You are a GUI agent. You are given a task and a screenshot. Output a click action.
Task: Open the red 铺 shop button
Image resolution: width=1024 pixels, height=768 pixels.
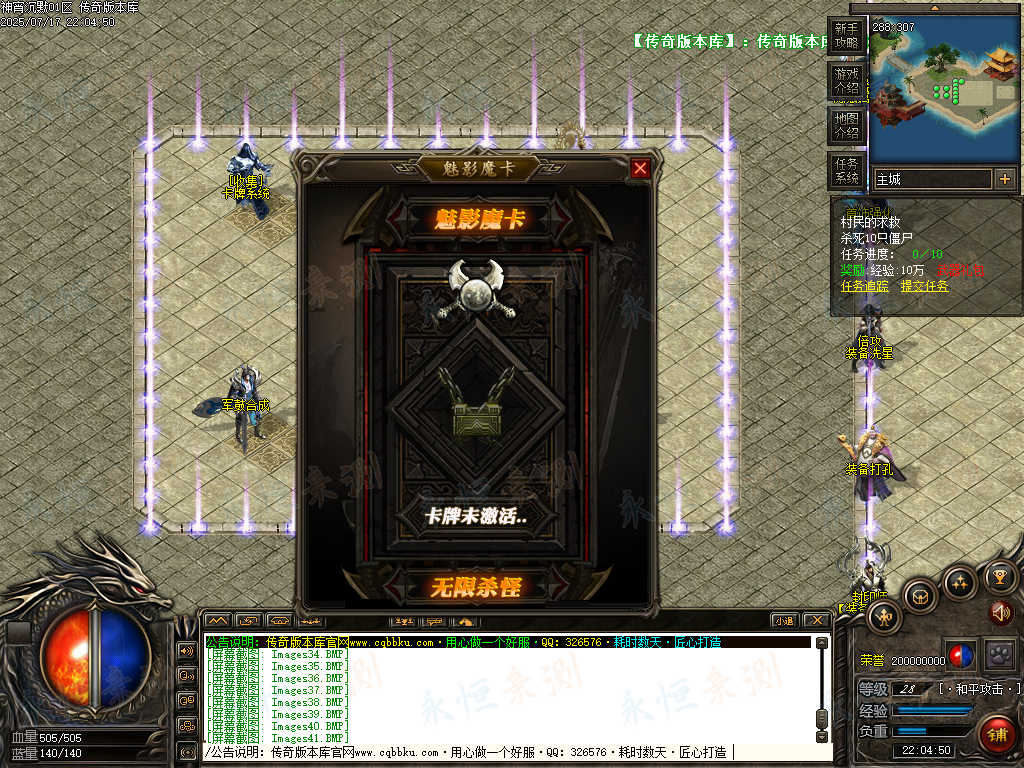click(996, 734)
